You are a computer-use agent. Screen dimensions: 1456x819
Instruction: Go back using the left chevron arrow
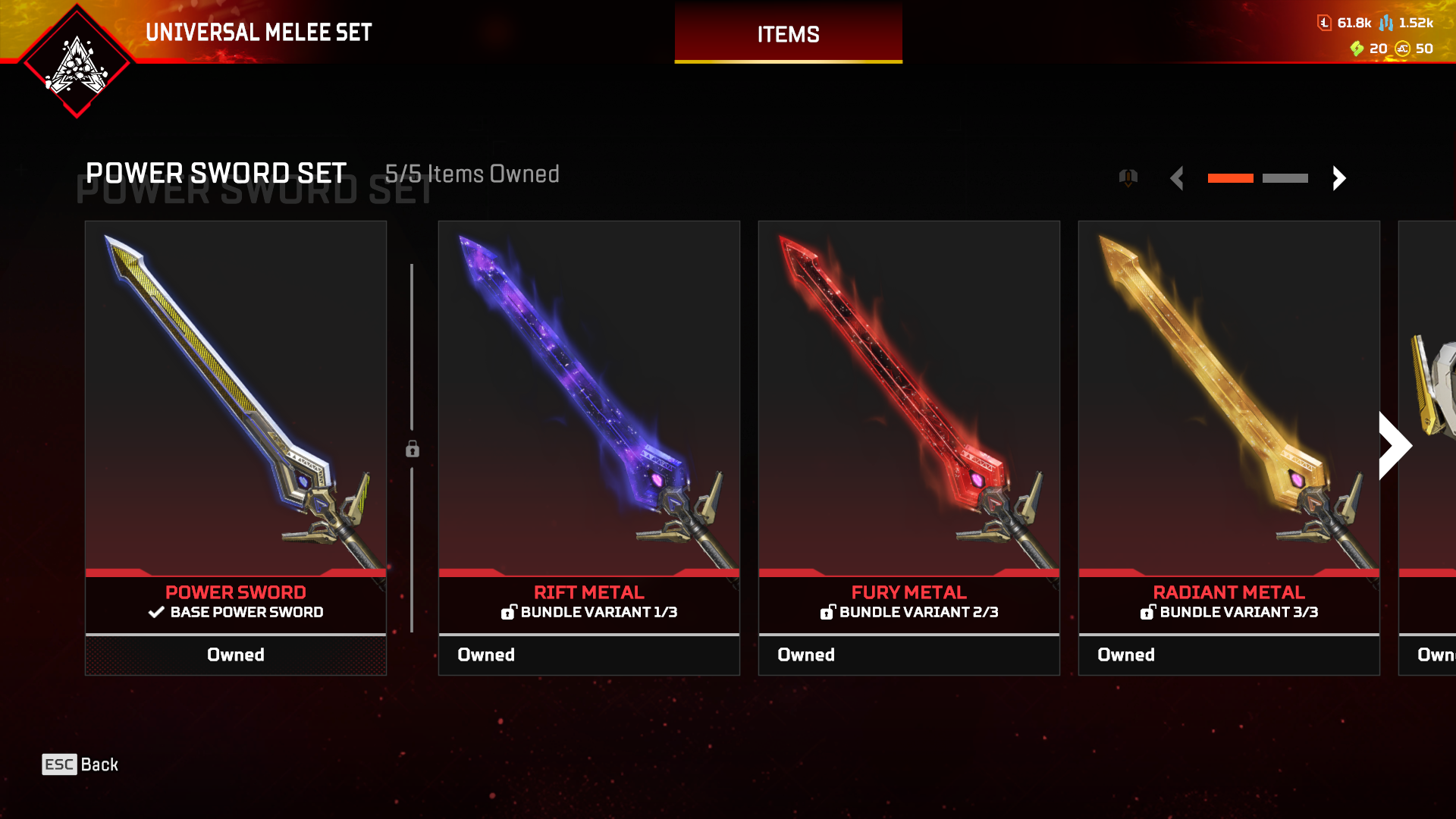click(1178, 177)
